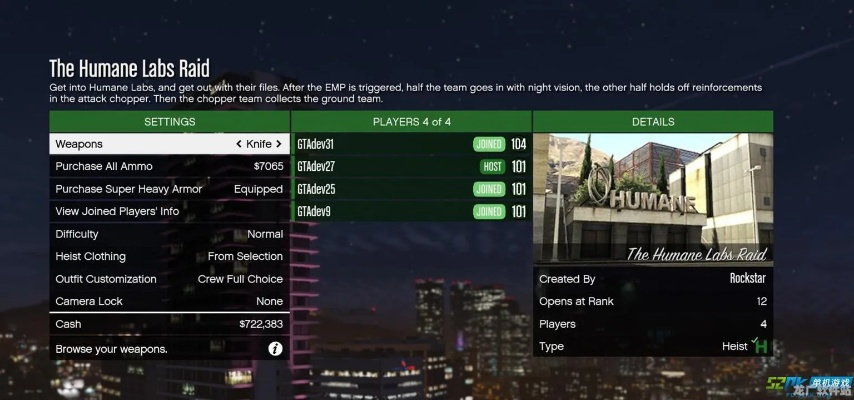Screen dimensions: 854x400
Task: Pick GTAdev25 from the players list
Action: [410, 189]
